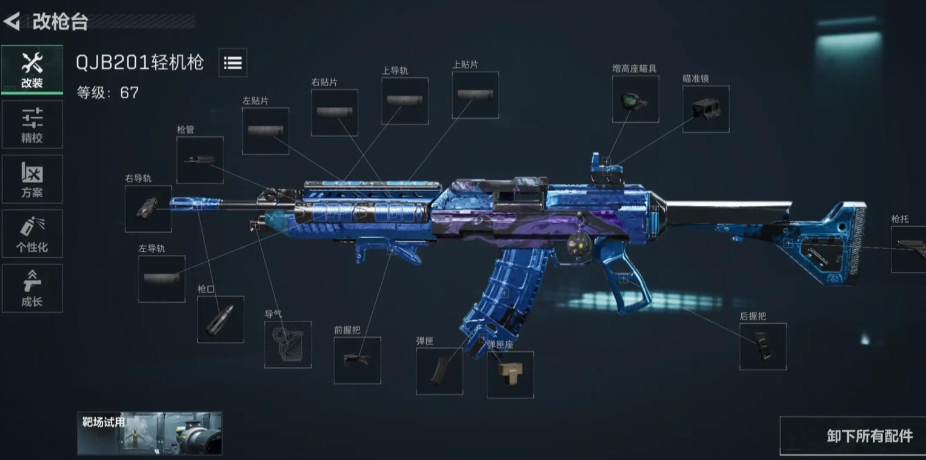Open the 后握把 rear grip slot

tap(762, 346)
